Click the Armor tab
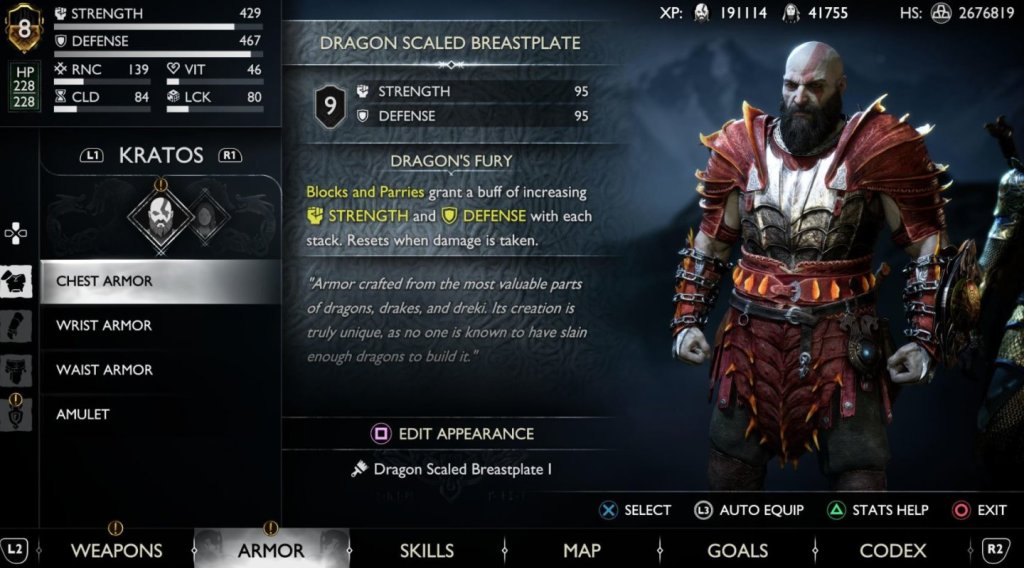The image size is (1024, 568). pos(271,550)
